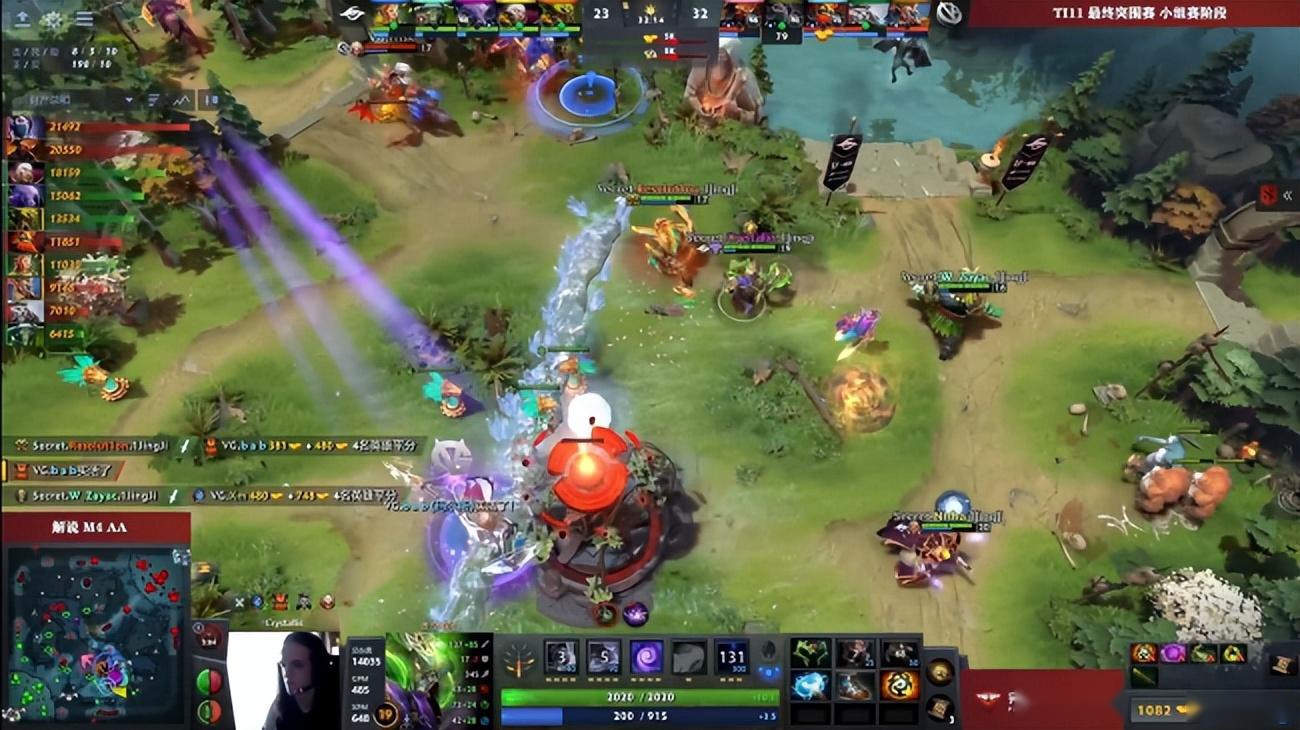Toggle the red glyph button beside the minimap

213,683
